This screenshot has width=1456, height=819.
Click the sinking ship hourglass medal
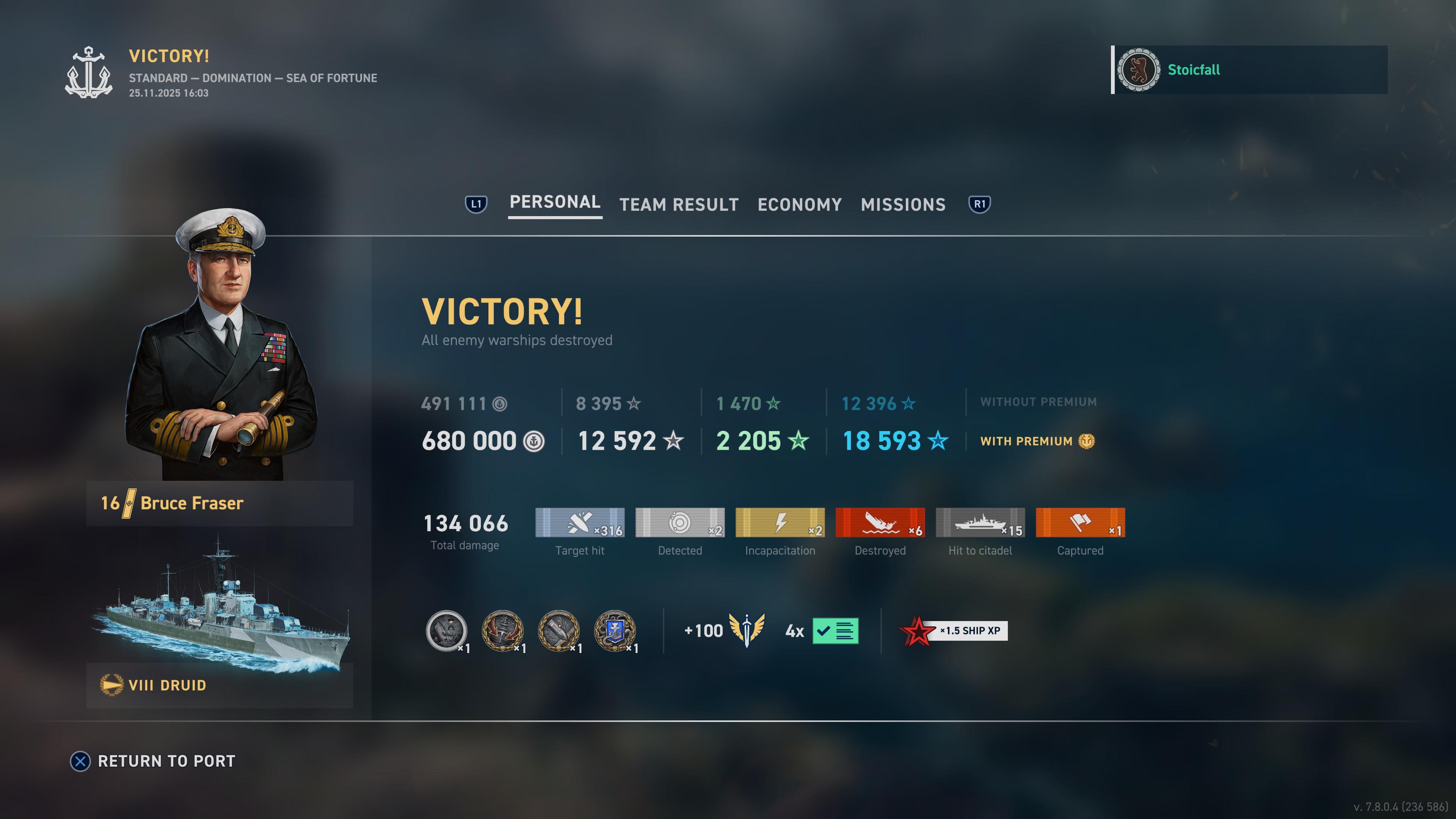click(447, 630)
